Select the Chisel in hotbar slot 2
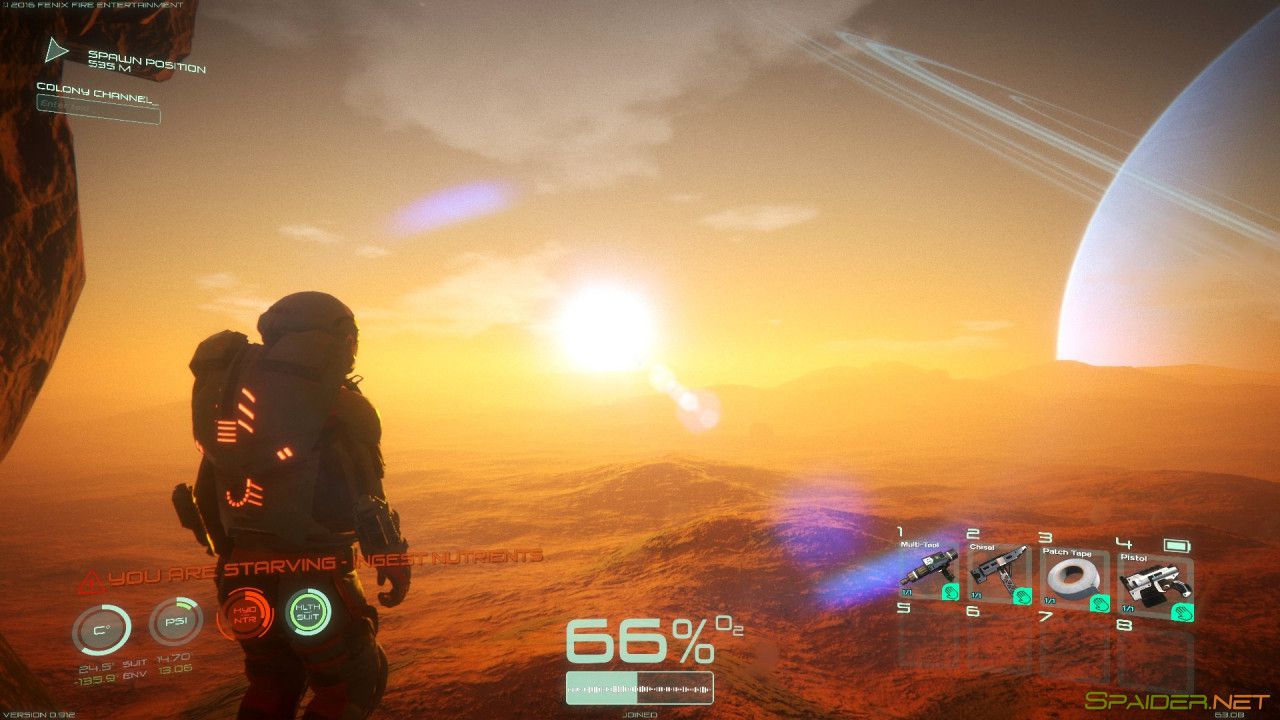This screenshot has width=1280, height=720. (x=1000, y=575)
